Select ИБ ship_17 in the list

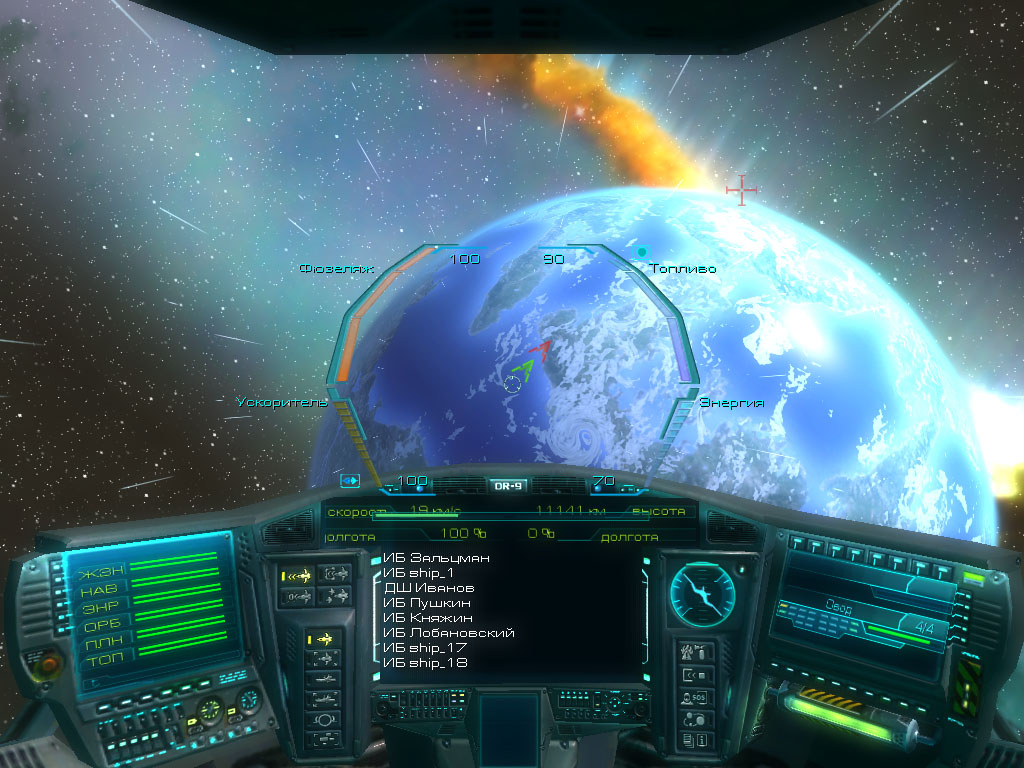426,648
